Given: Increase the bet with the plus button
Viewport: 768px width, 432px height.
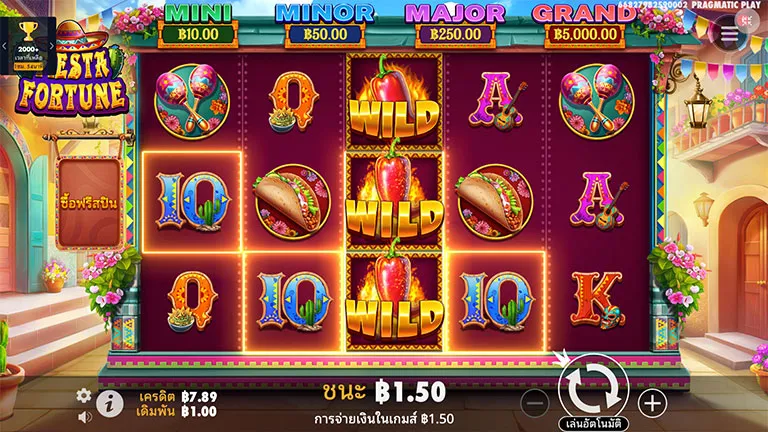Looking at the screenshot, I should (x=652, y=403).
